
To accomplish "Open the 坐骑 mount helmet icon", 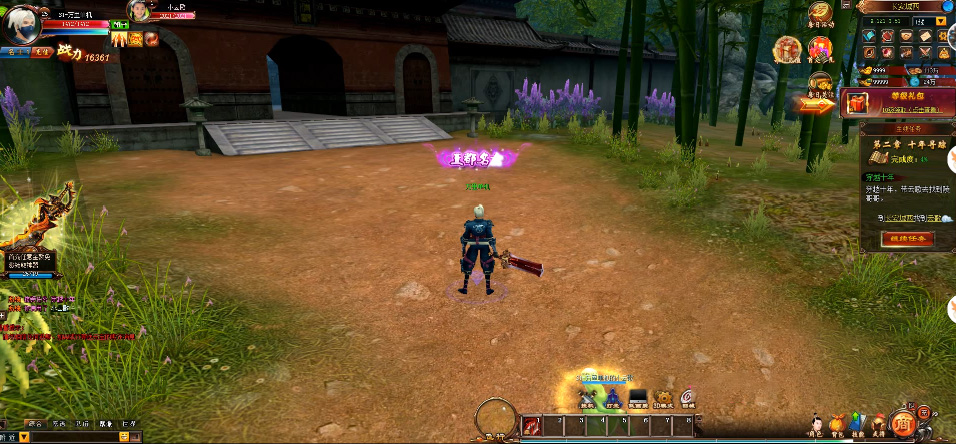I will coord(877,424).
